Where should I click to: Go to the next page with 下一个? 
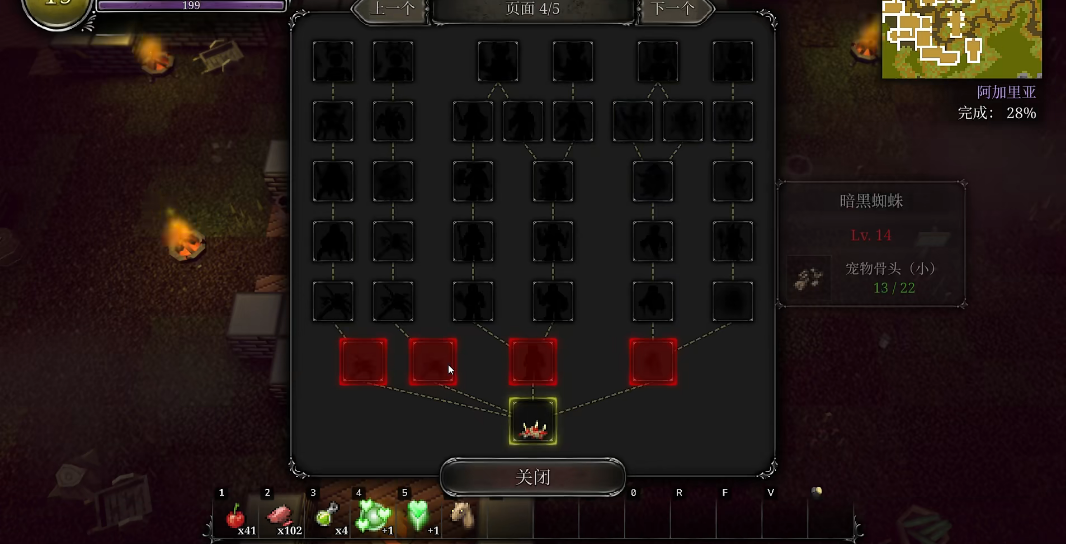(x=675, y=9)
